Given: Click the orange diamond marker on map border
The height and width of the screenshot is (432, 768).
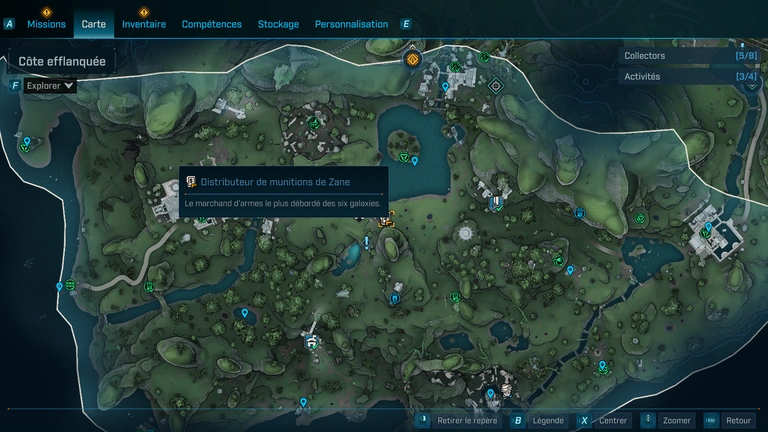Looking at the screenshot, I should [412, 60].
